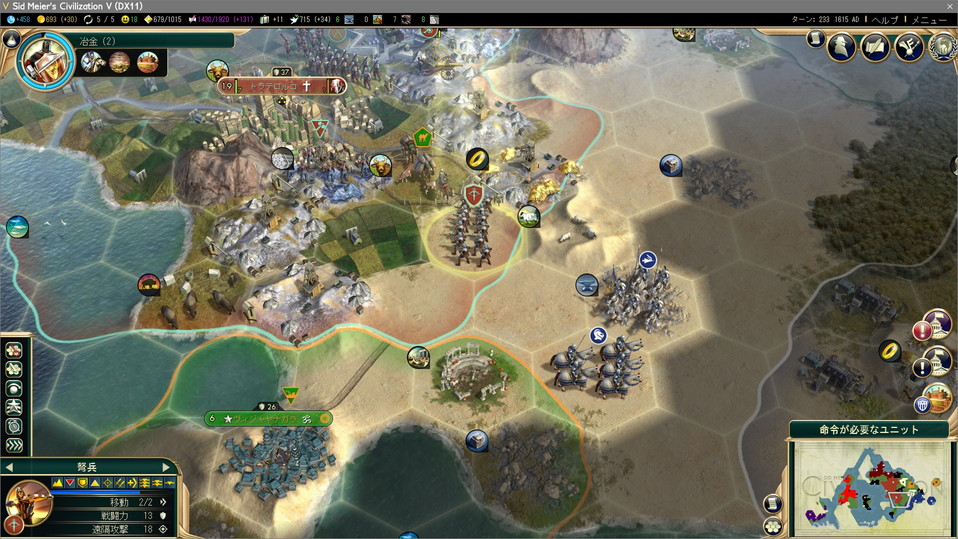This screenshot has height=539, width=958.
Task: Select the alarm clock unit action
Action: 14,426
